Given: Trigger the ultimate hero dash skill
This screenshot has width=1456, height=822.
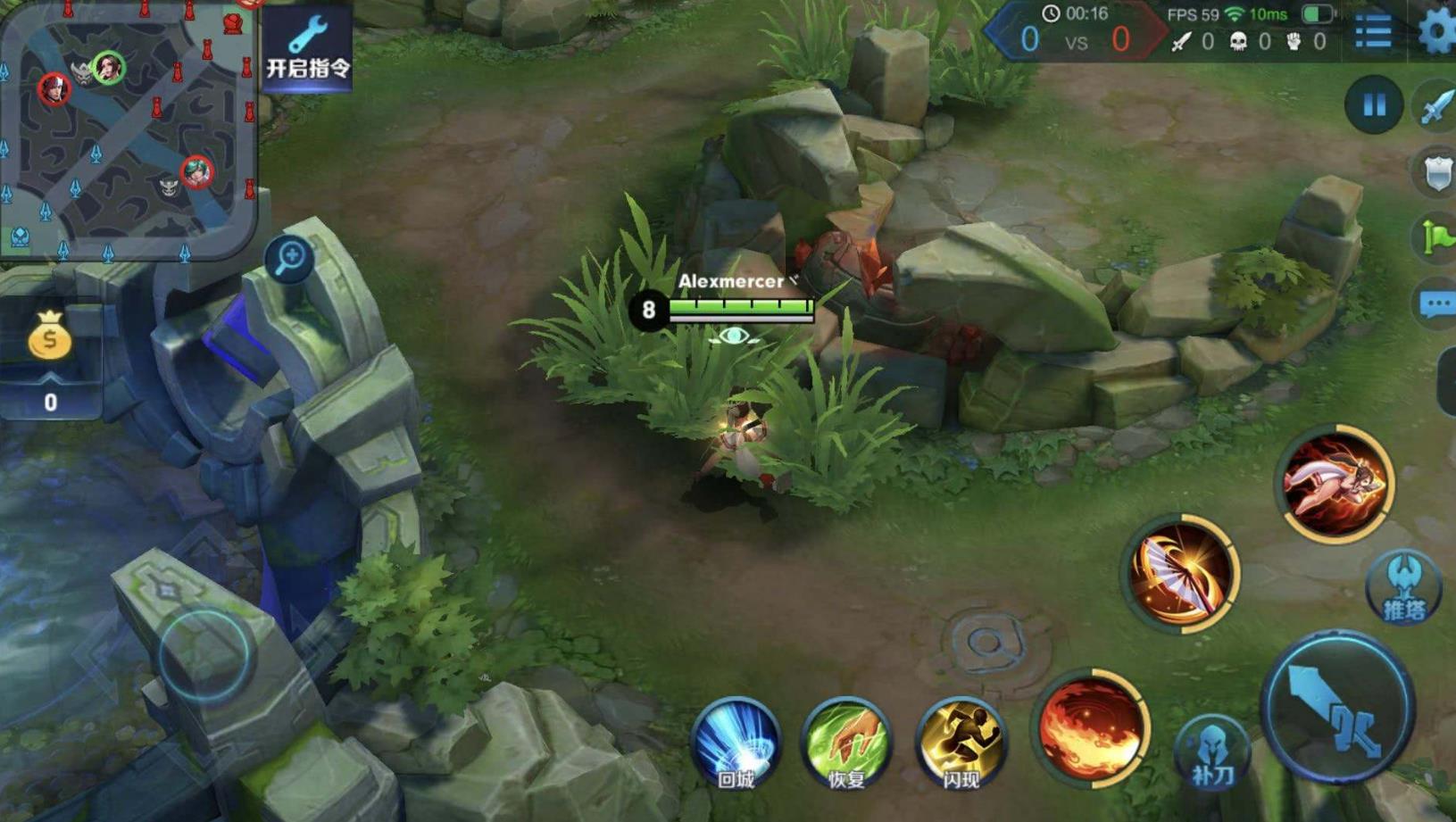Looking at the screenshot, I should click(x=1335, y=483).
